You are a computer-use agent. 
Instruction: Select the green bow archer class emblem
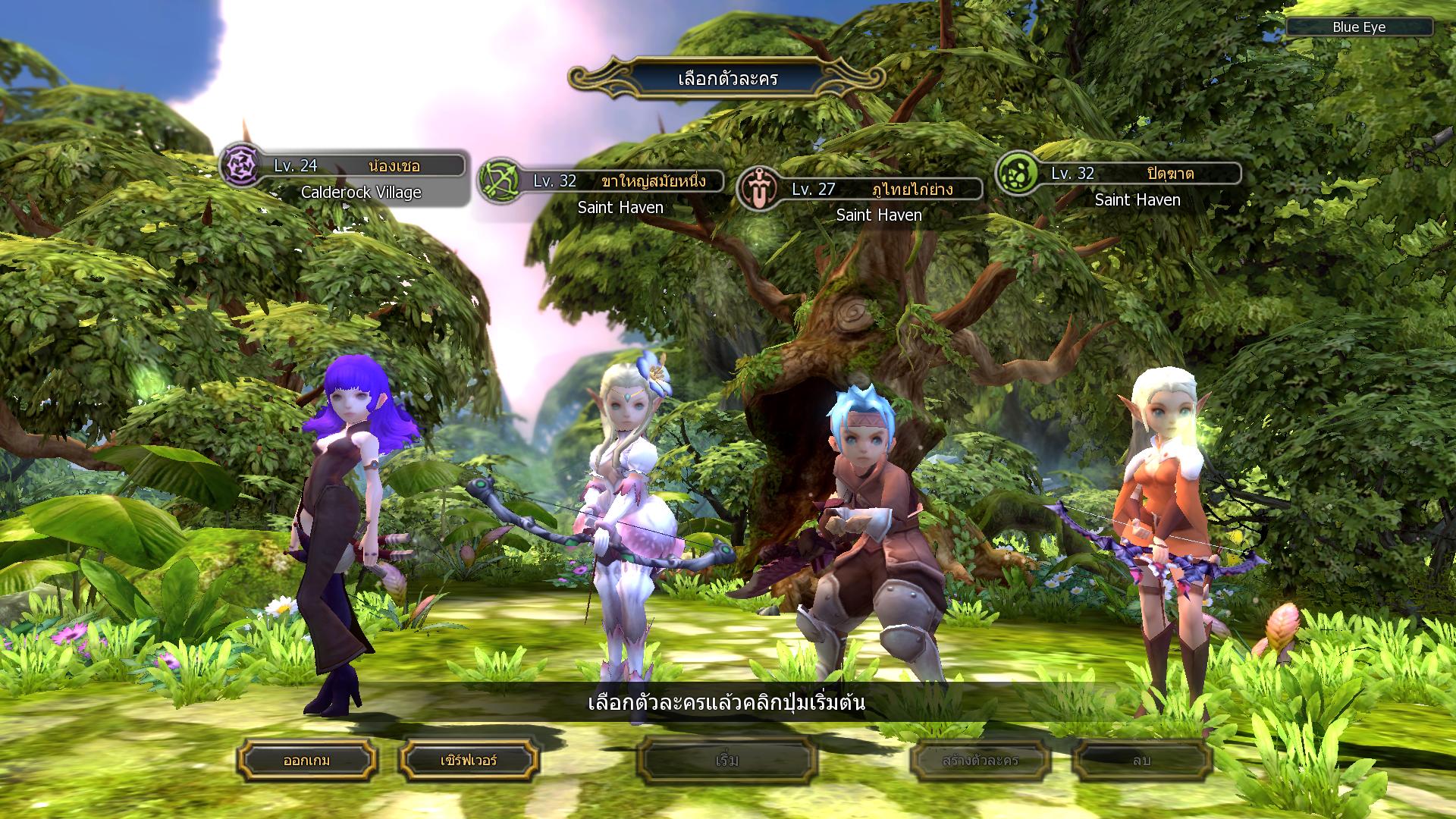499,180
